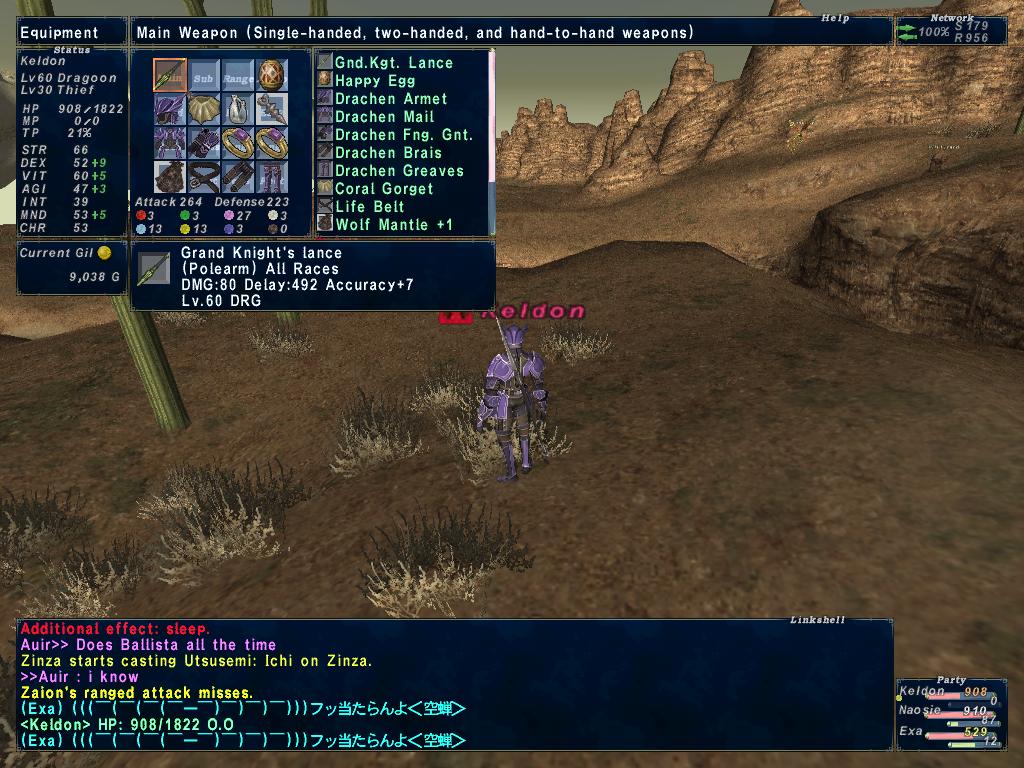
Task: Select the Drachen Armet head slot
Action: click(170, 109)
